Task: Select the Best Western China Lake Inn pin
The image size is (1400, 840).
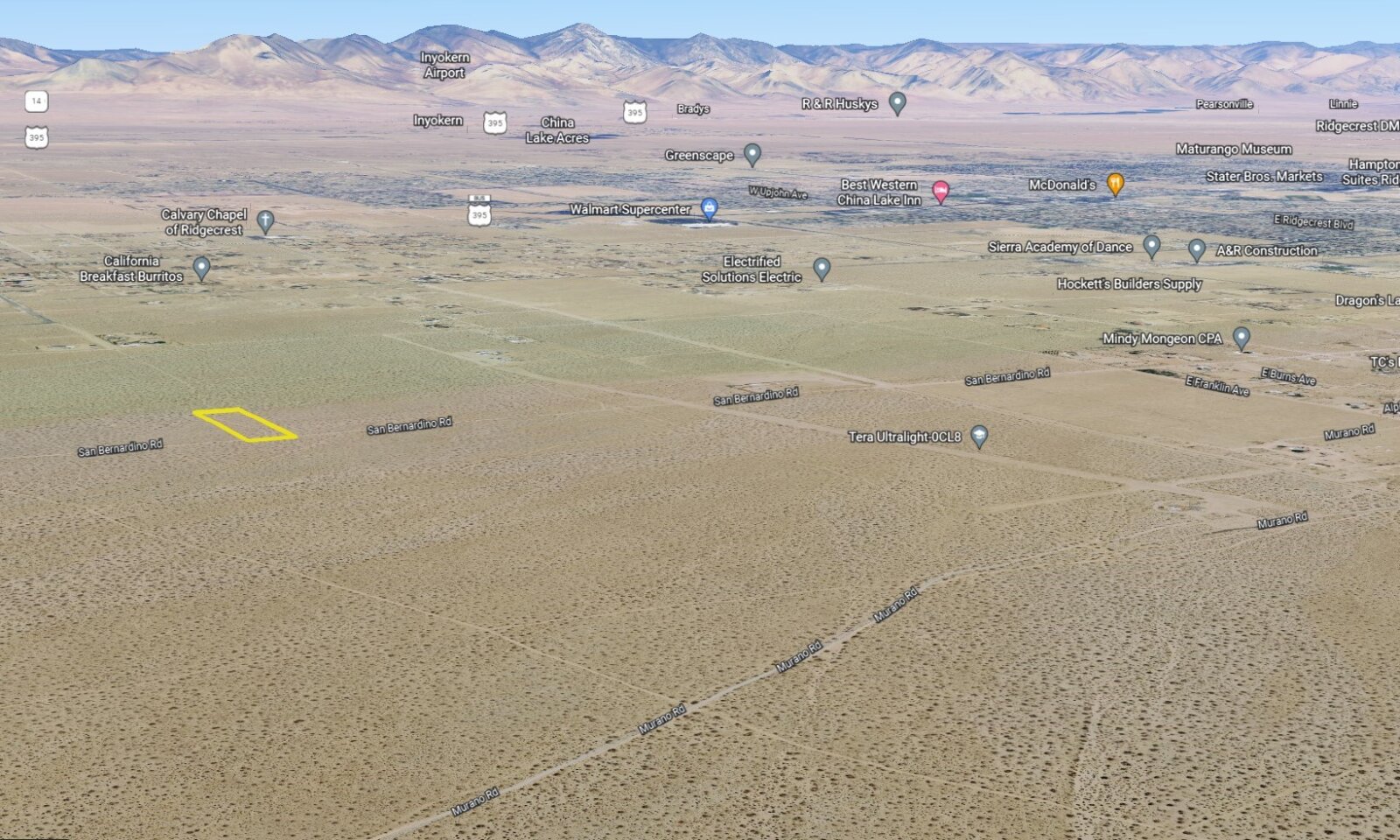Action: 941,191
